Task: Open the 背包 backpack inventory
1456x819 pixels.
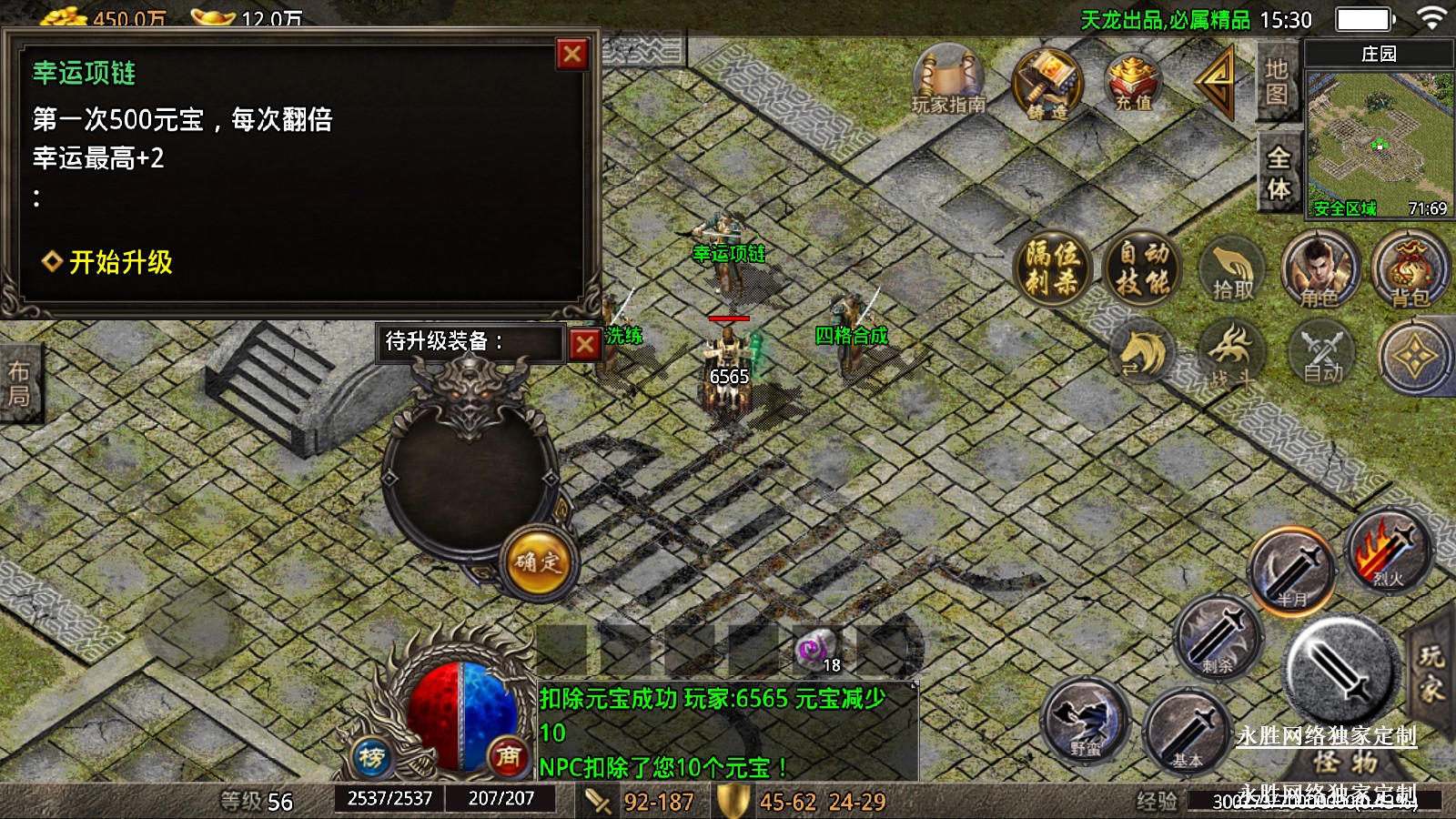Action: tap(1410, 269)
